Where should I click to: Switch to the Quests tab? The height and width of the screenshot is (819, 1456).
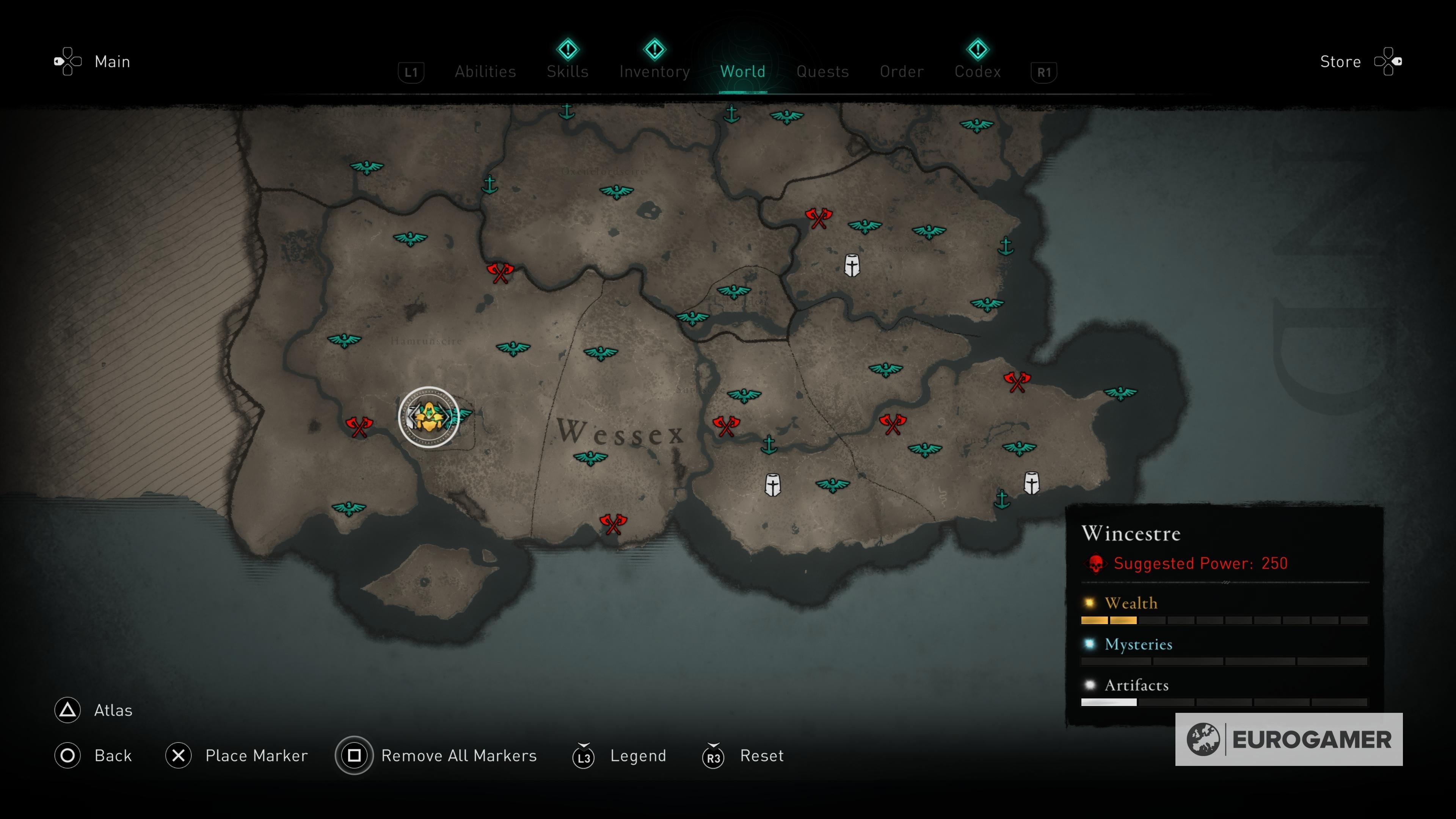pos(822,71)
